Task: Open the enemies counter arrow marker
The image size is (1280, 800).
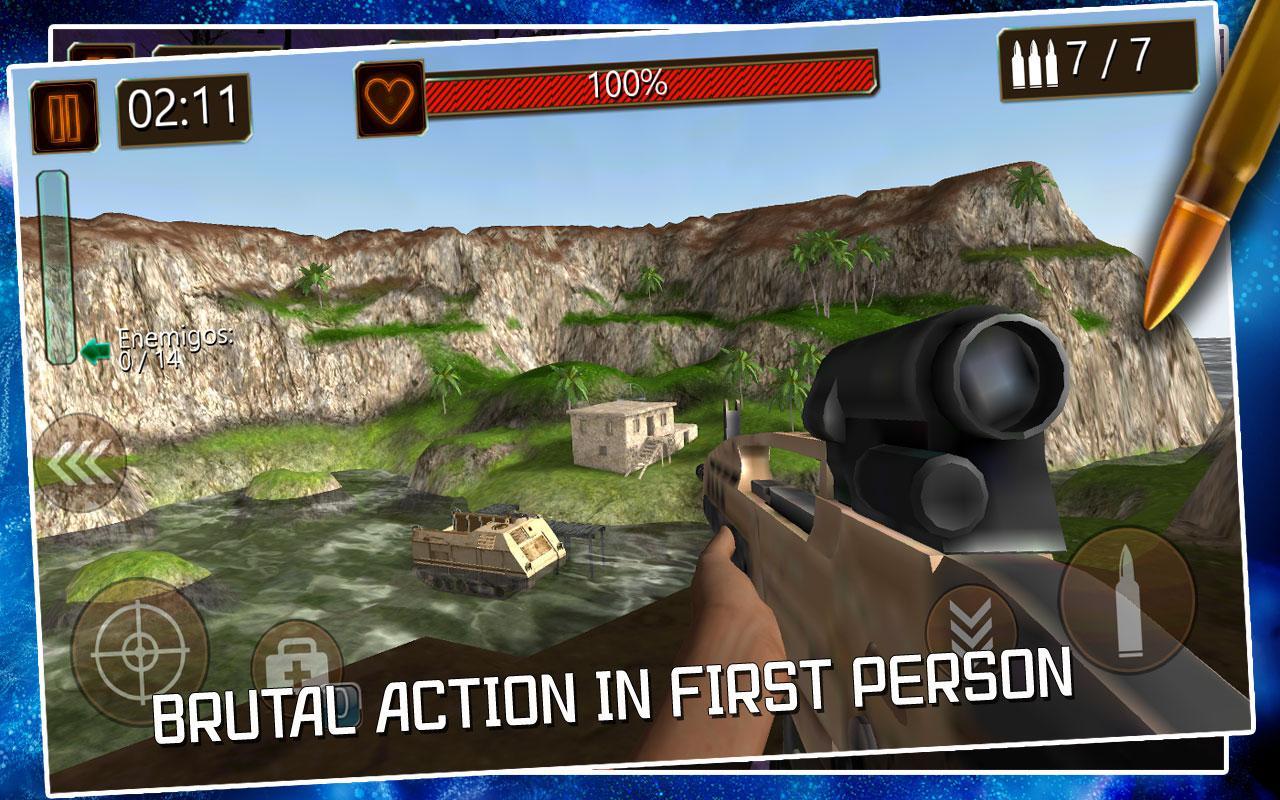Action: [x=94, y=352]
